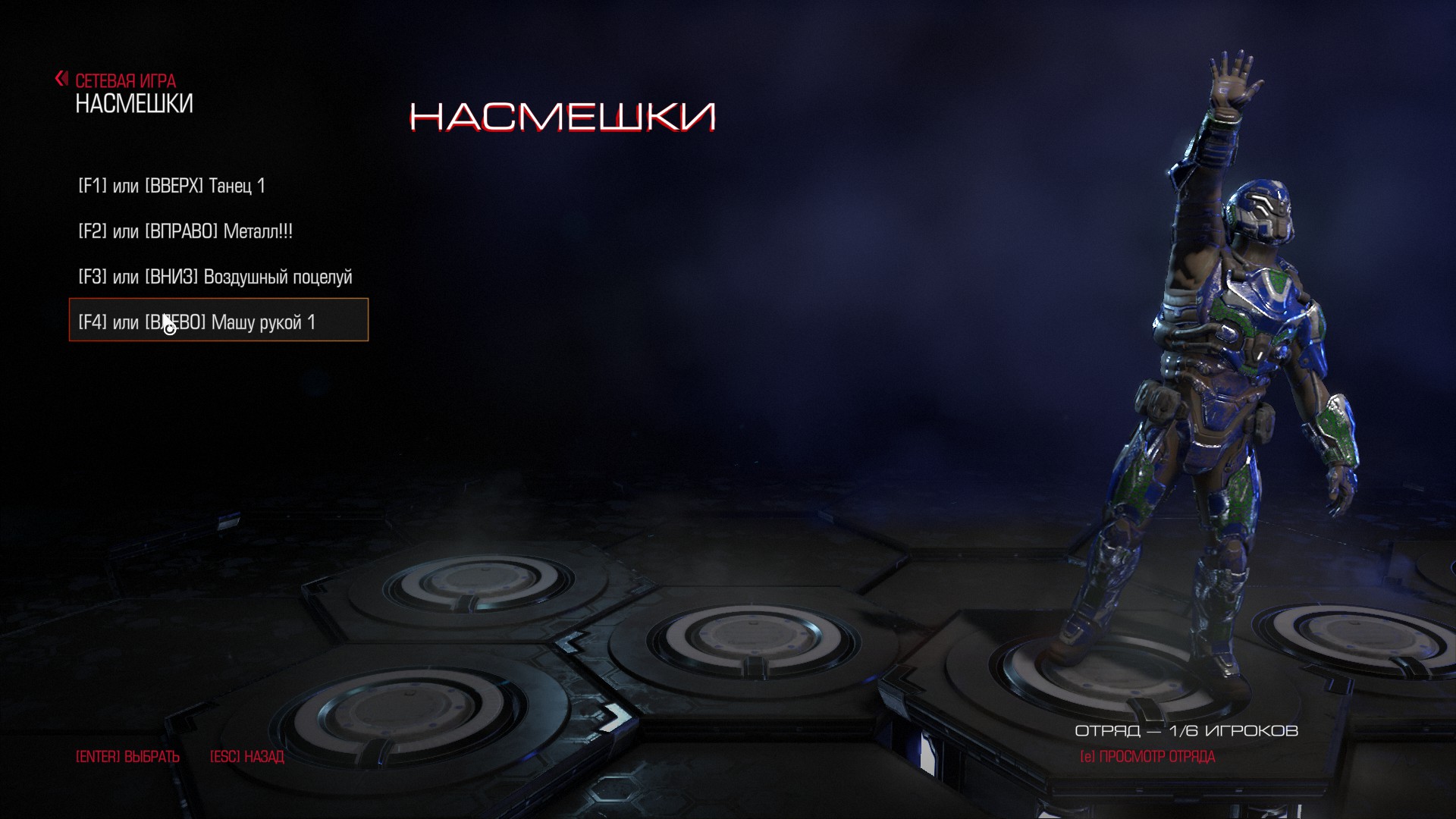
Task: Pick the Воздушный поцелуй taunt
Action: click(215, 277)
